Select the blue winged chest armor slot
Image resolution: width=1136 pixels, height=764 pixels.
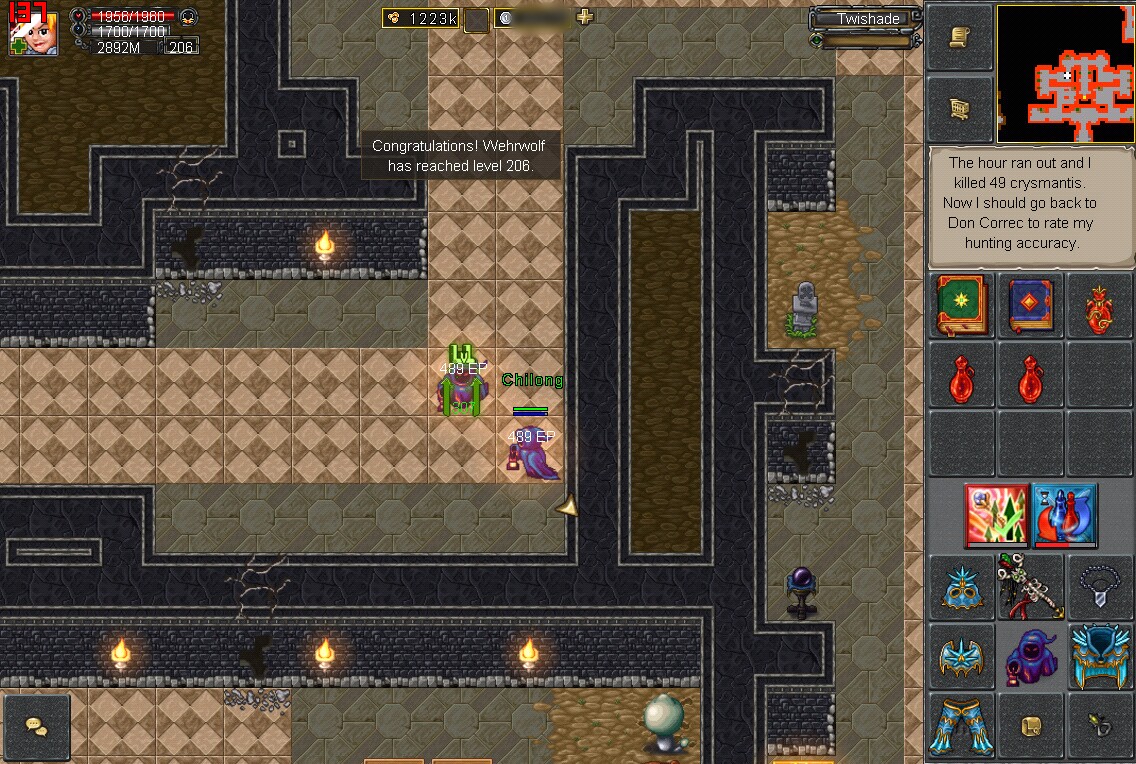pos(961,656)
